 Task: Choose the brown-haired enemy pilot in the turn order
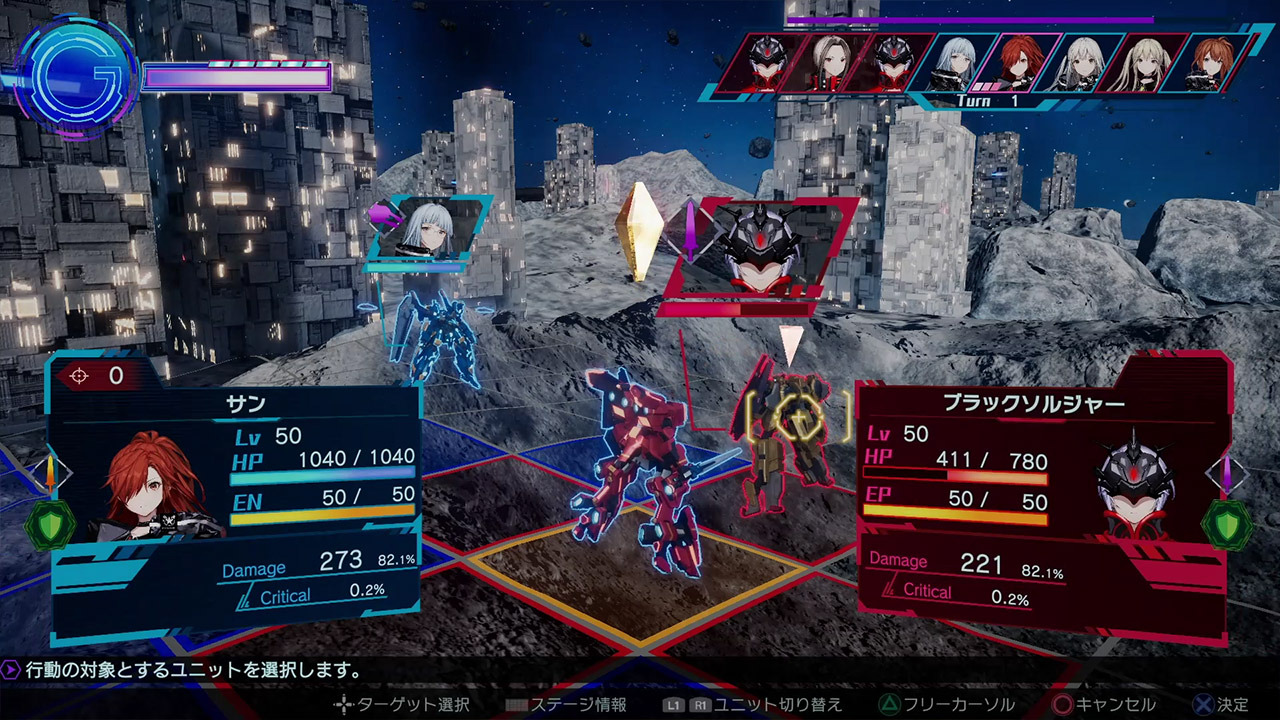(x=829, y=63)
